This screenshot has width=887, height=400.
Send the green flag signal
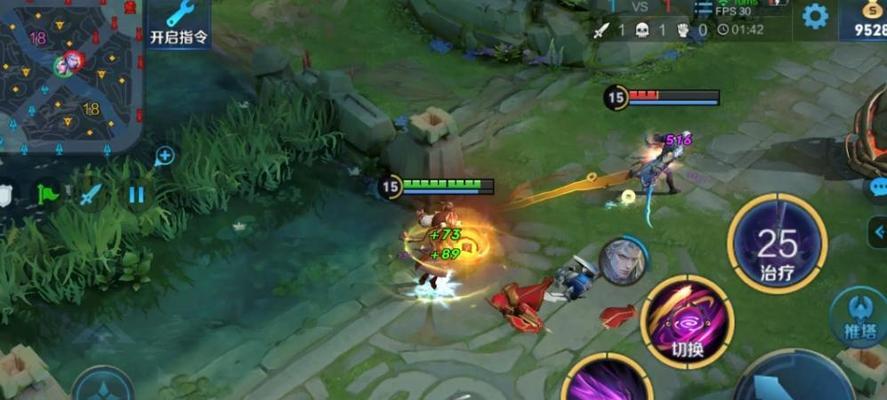[46, 193]
